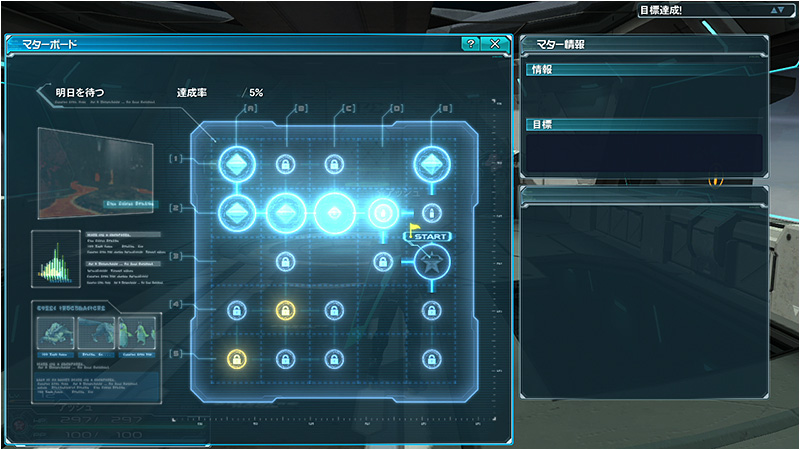The height and width of the screenshot is (450, 800).
Task: Click the yellow locked node in row 5
Action: pos(236,358)
